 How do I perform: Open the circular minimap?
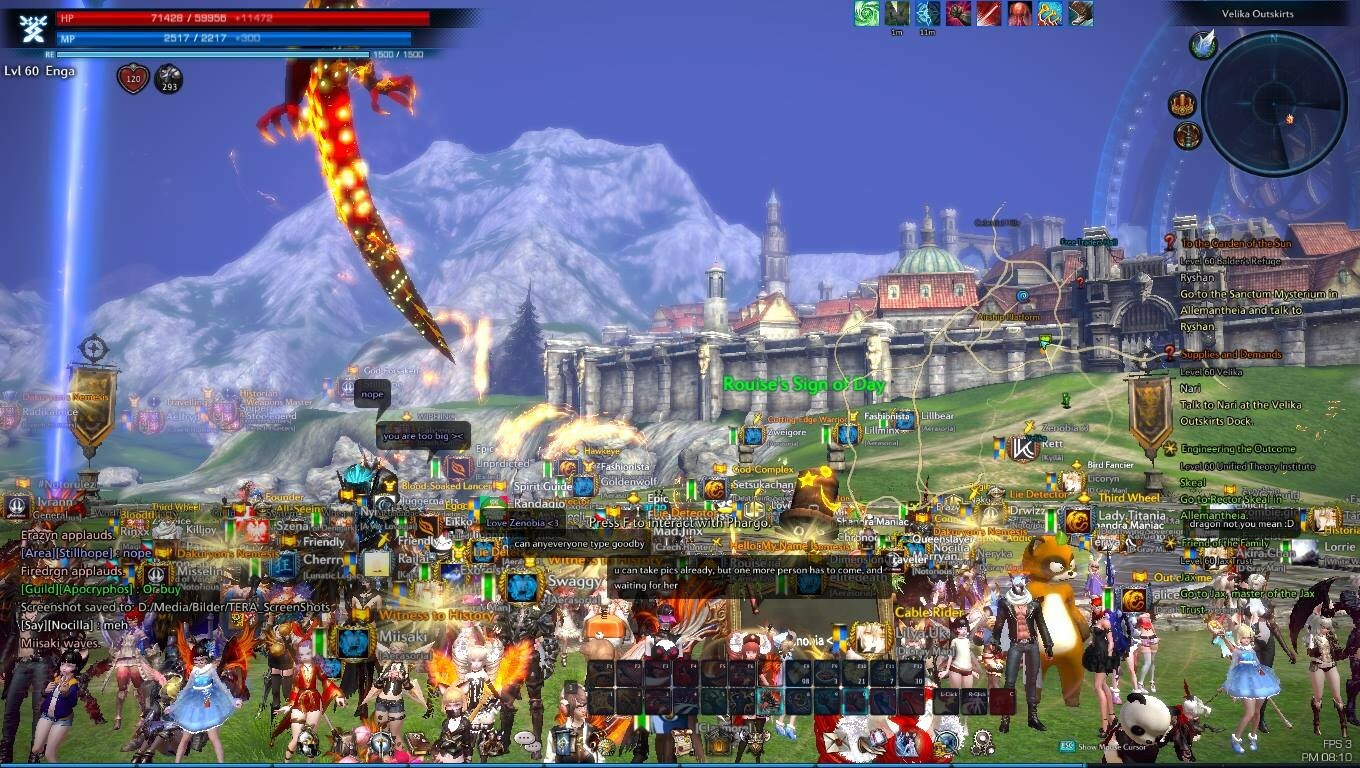pos(1274,104)
